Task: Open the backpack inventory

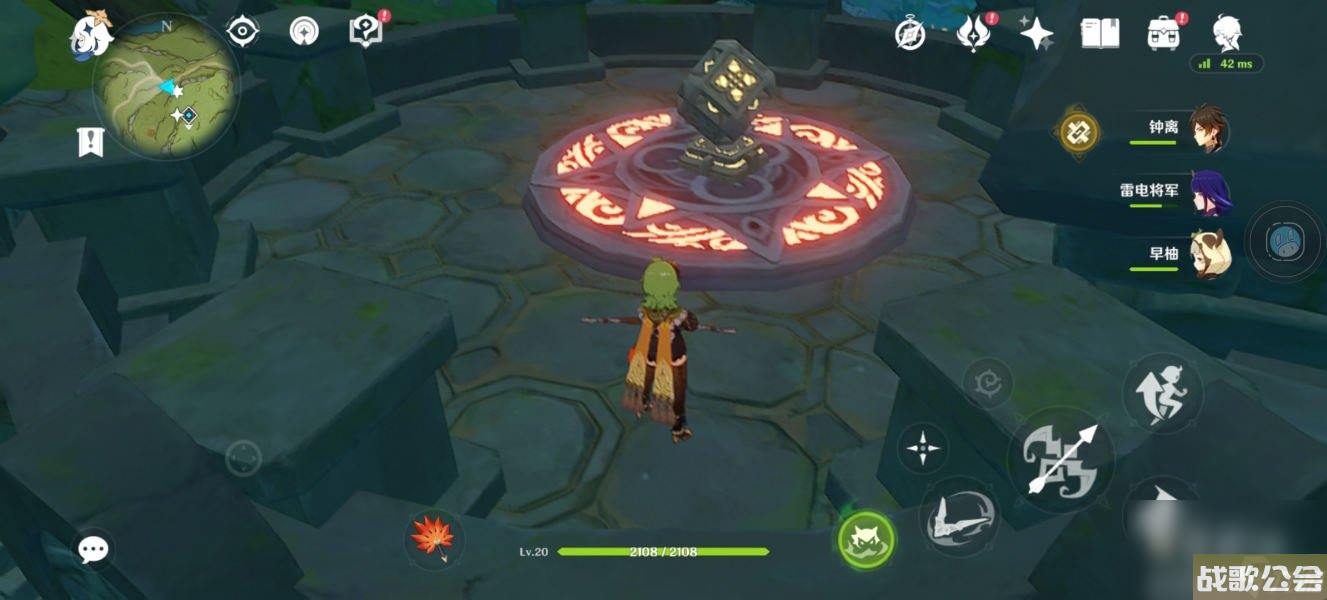Action: tap(1163, 34)
